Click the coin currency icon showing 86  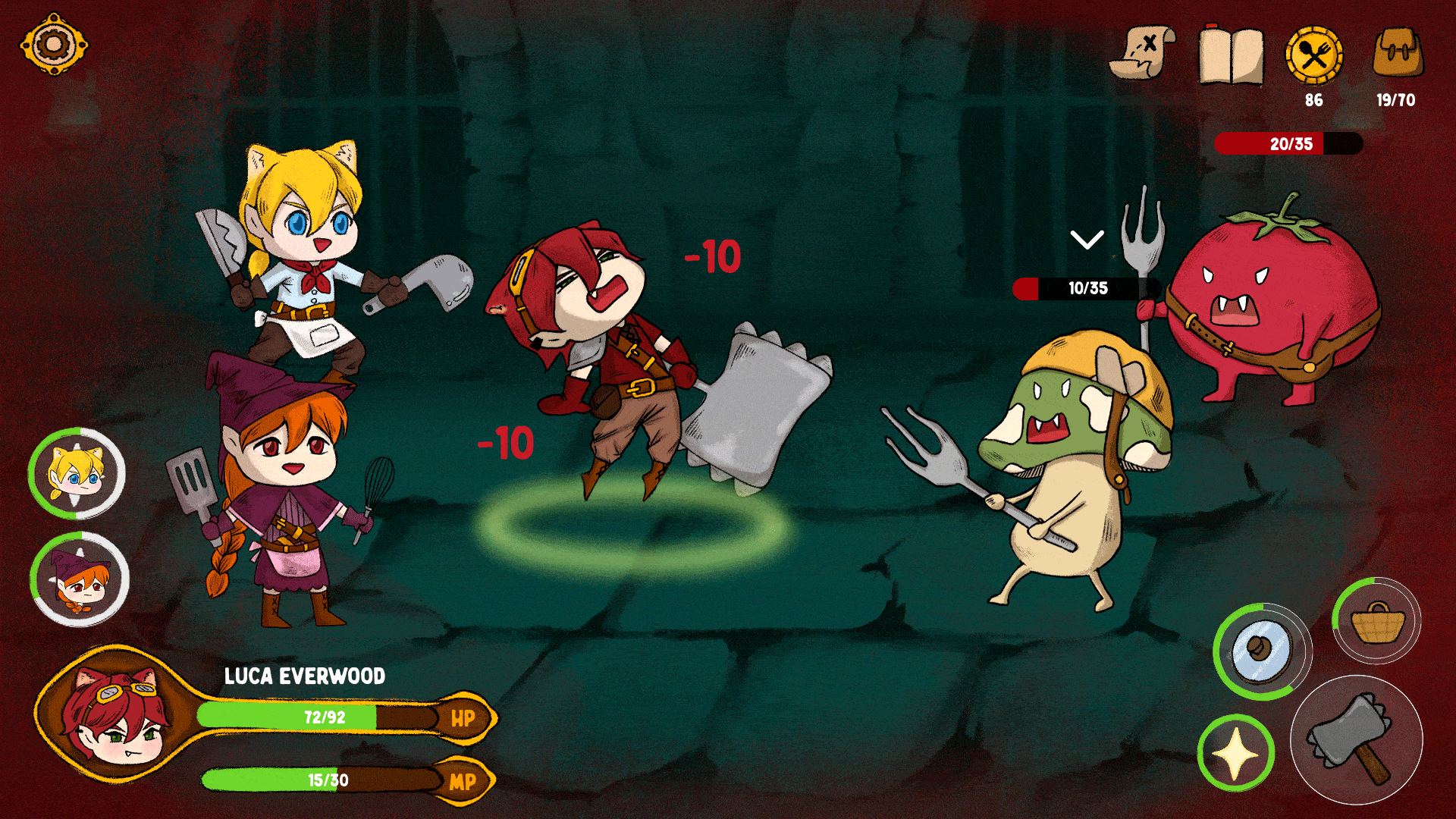pyautogui.click(x=1314, y=55)
